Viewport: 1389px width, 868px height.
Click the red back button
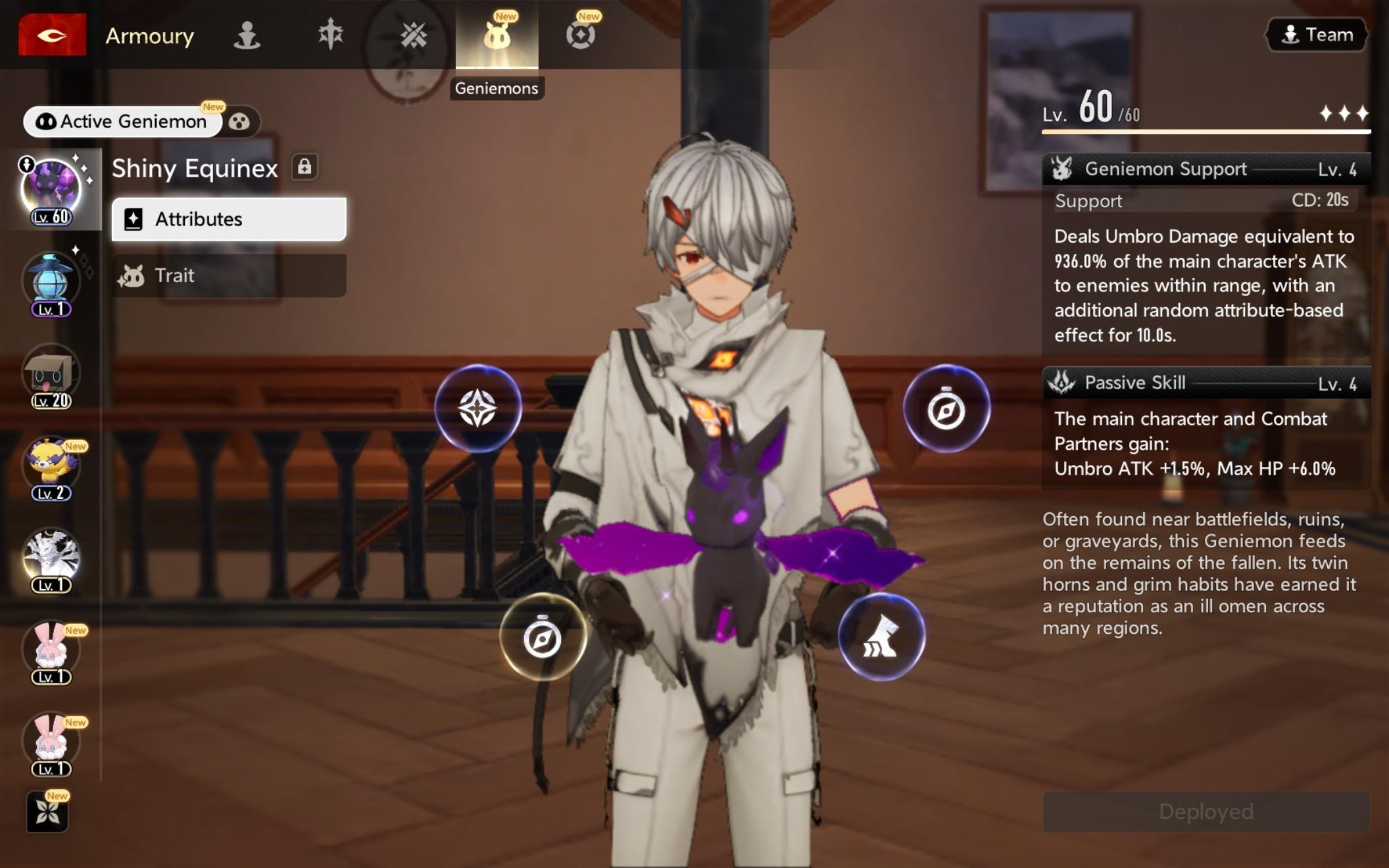[52, 35]
